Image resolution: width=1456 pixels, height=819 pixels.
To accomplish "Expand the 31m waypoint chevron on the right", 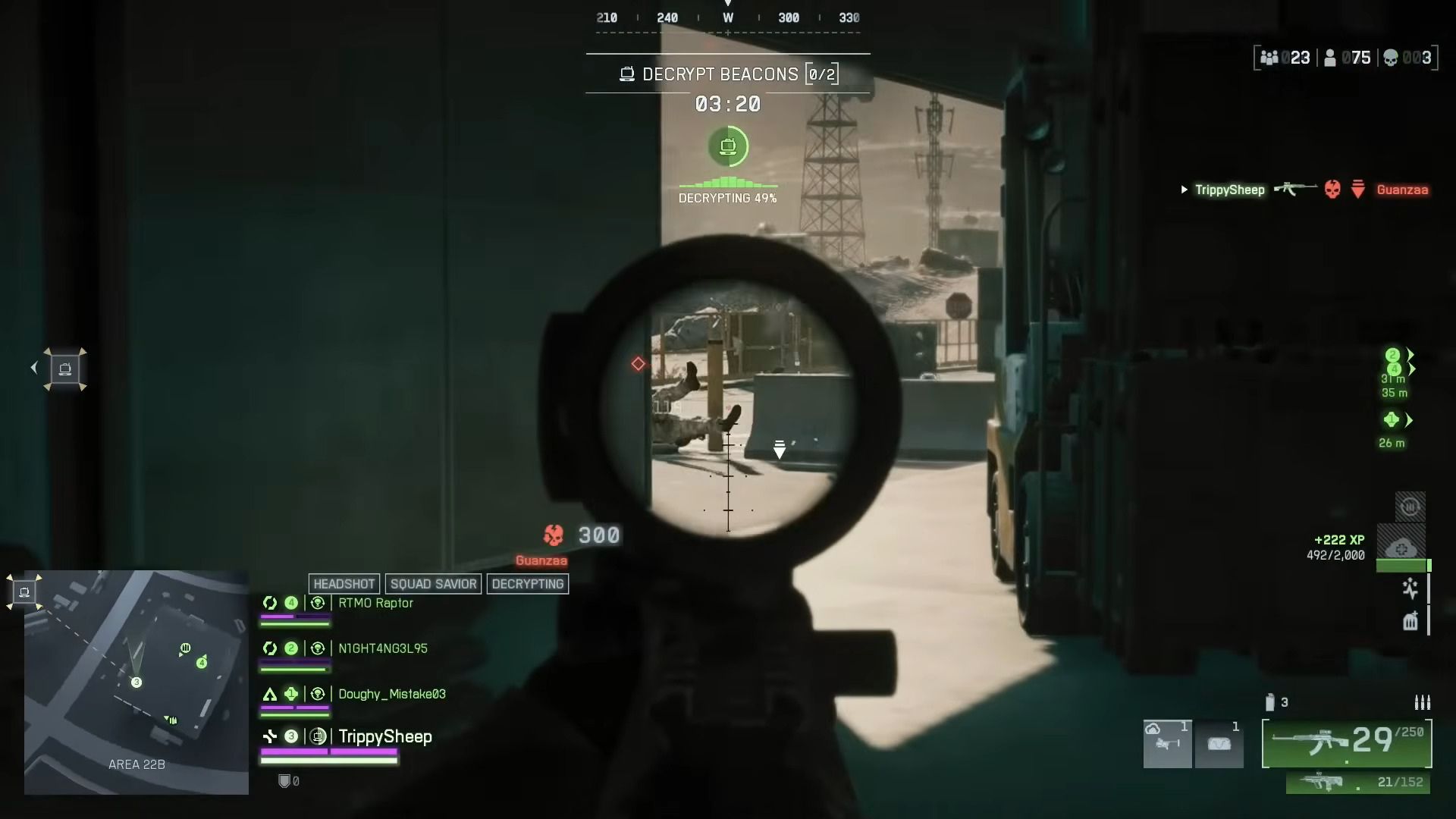I will tap(1412, 368).
